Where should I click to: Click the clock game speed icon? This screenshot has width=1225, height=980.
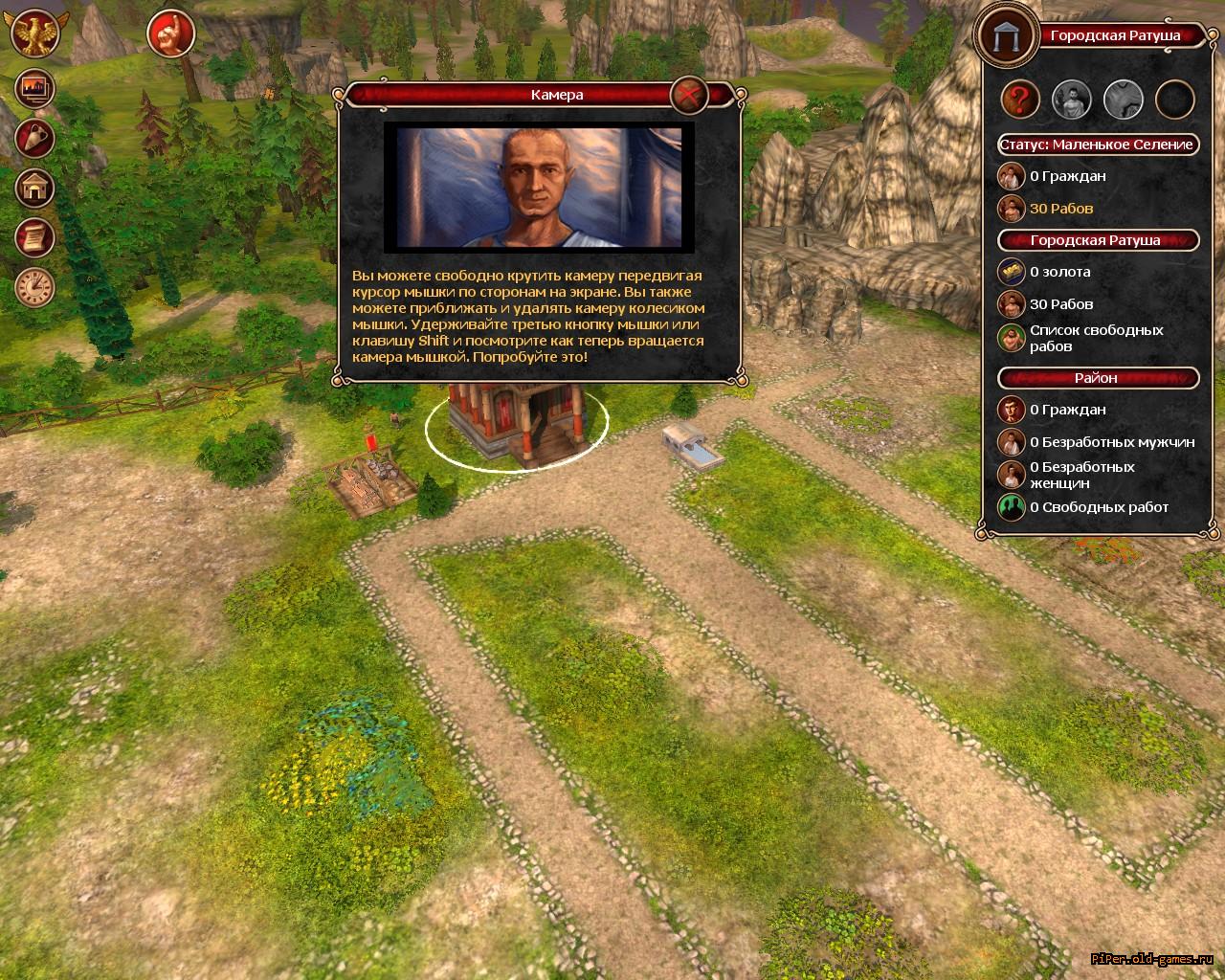point(34,286)
